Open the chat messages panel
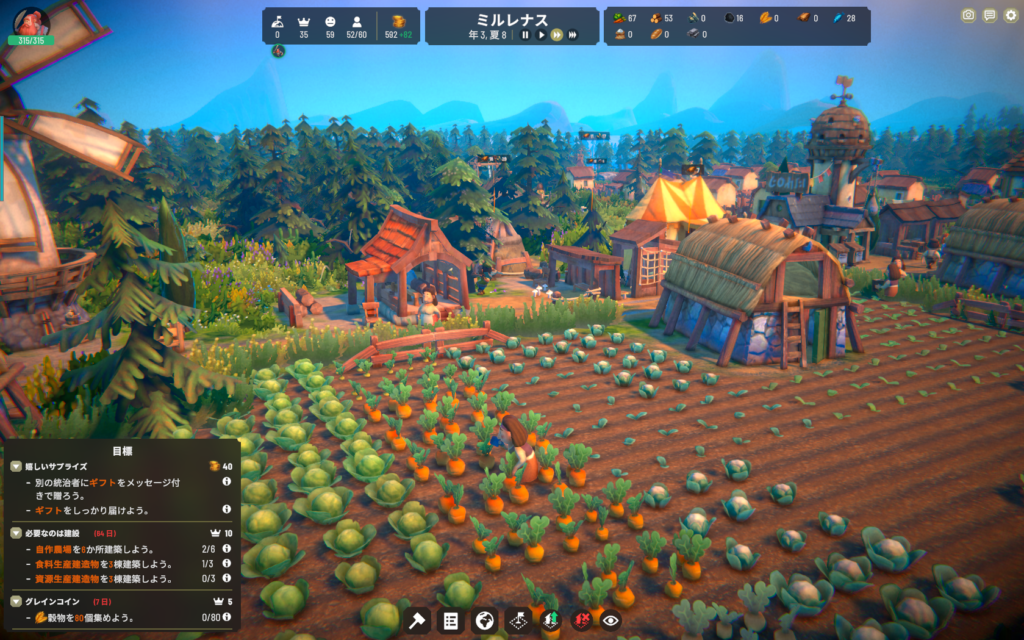This screenshot has height=640, width=1024. 989,15
